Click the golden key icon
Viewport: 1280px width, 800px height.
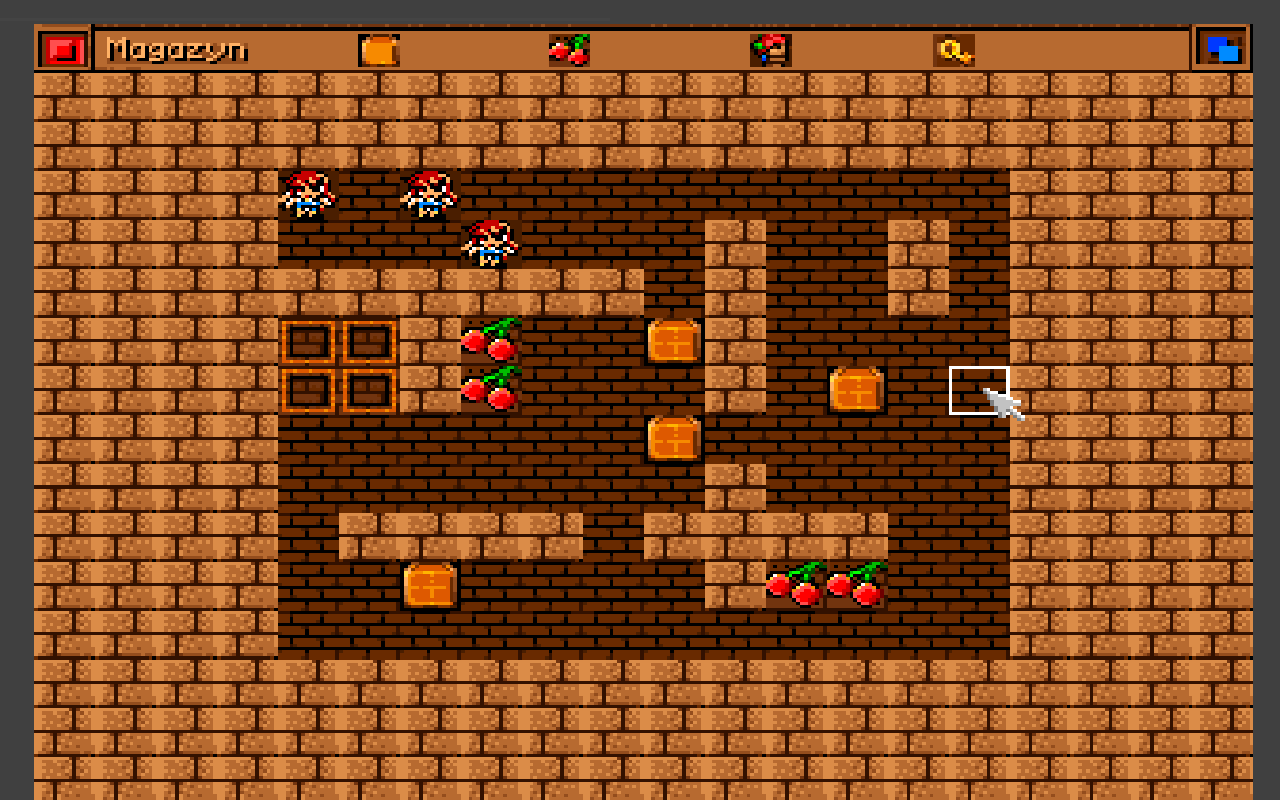point(954,50)
